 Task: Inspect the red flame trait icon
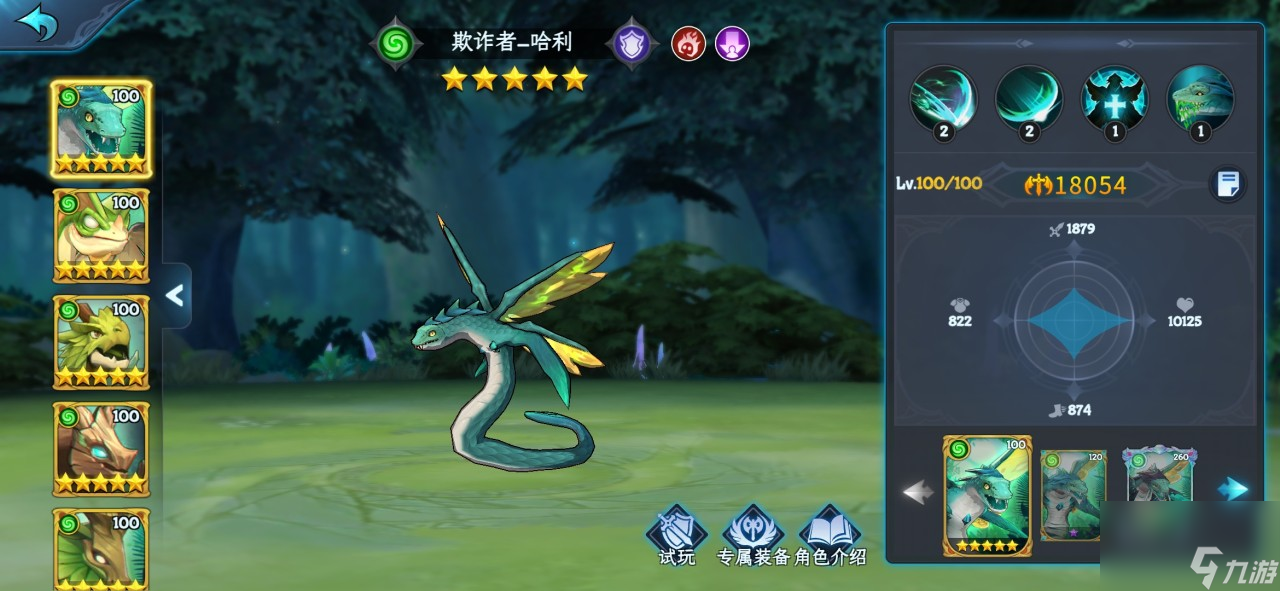[688, 44]
